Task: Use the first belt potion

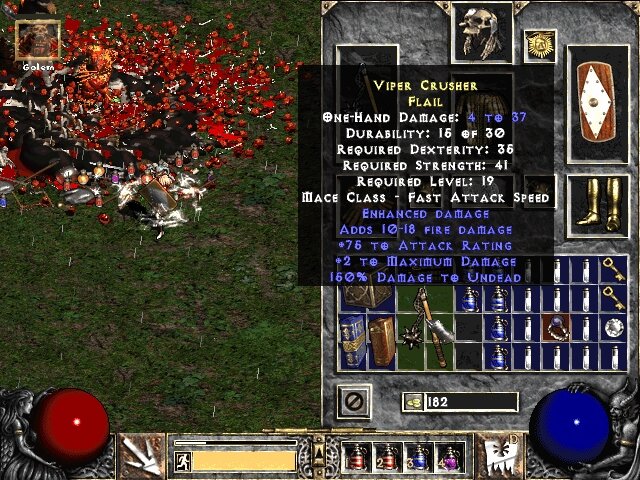Action: [356, 458]
